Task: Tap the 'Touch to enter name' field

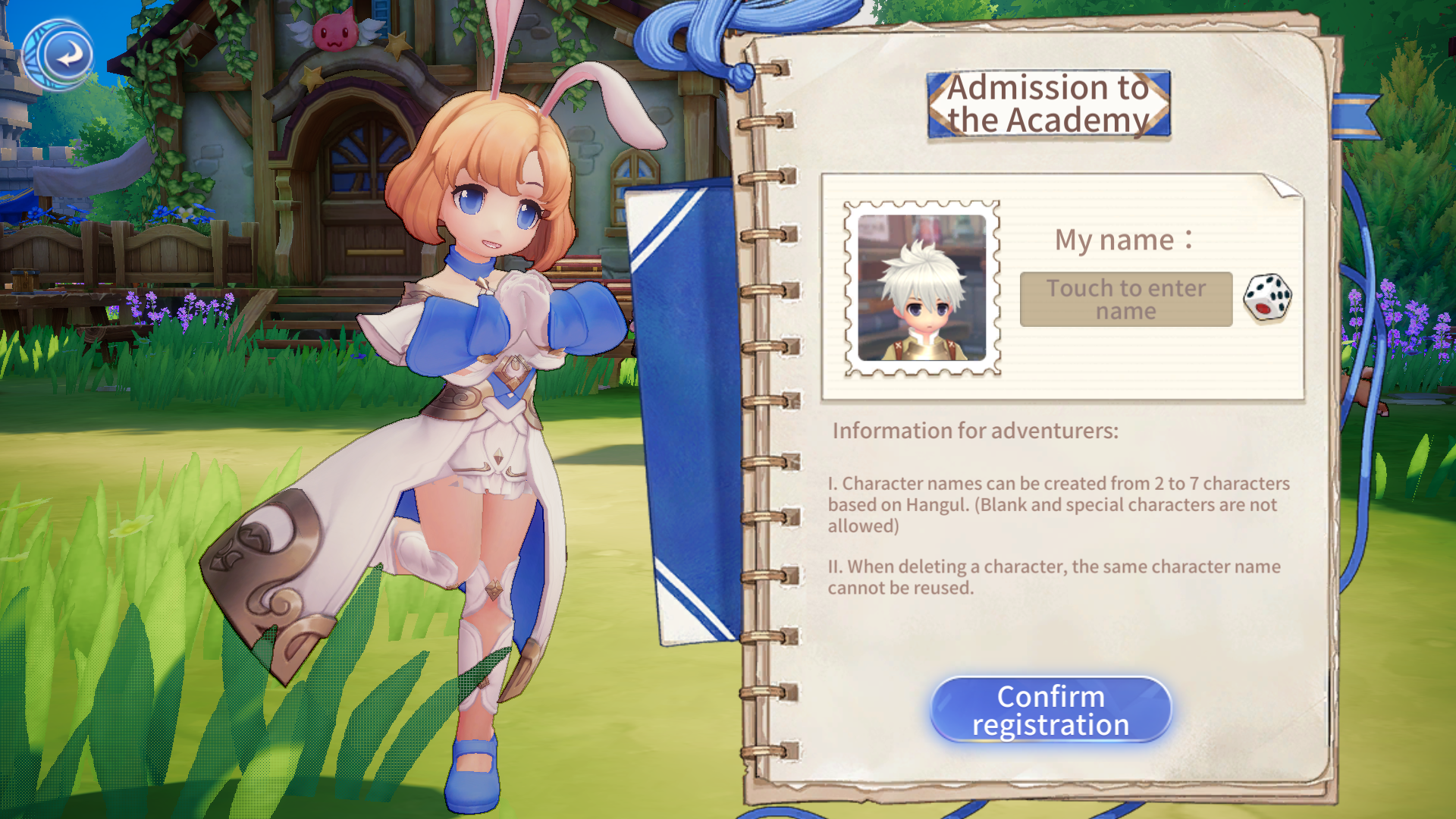Action: coord(1125,300)
